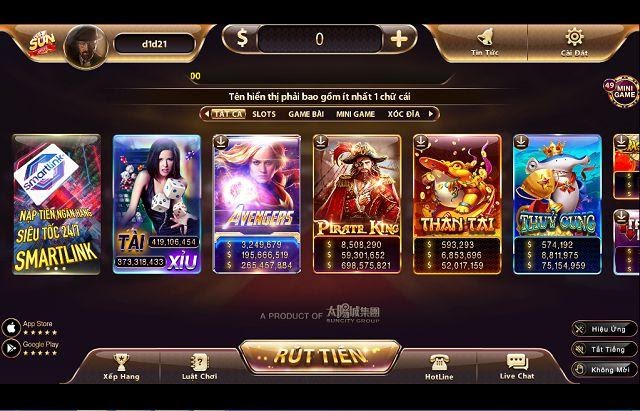
Task: Open the Thần Tài game card
Action: (x=457, y=204)
